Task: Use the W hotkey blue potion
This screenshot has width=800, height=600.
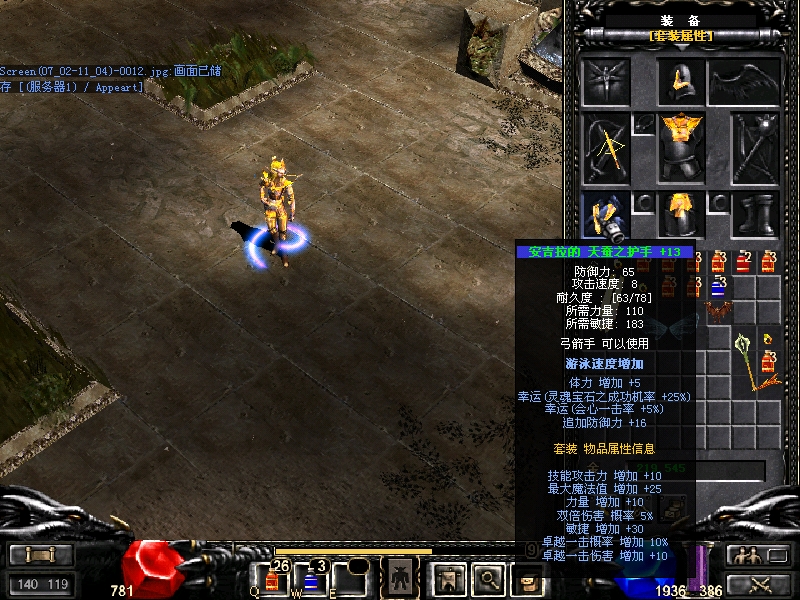Action: coord(311,578)
